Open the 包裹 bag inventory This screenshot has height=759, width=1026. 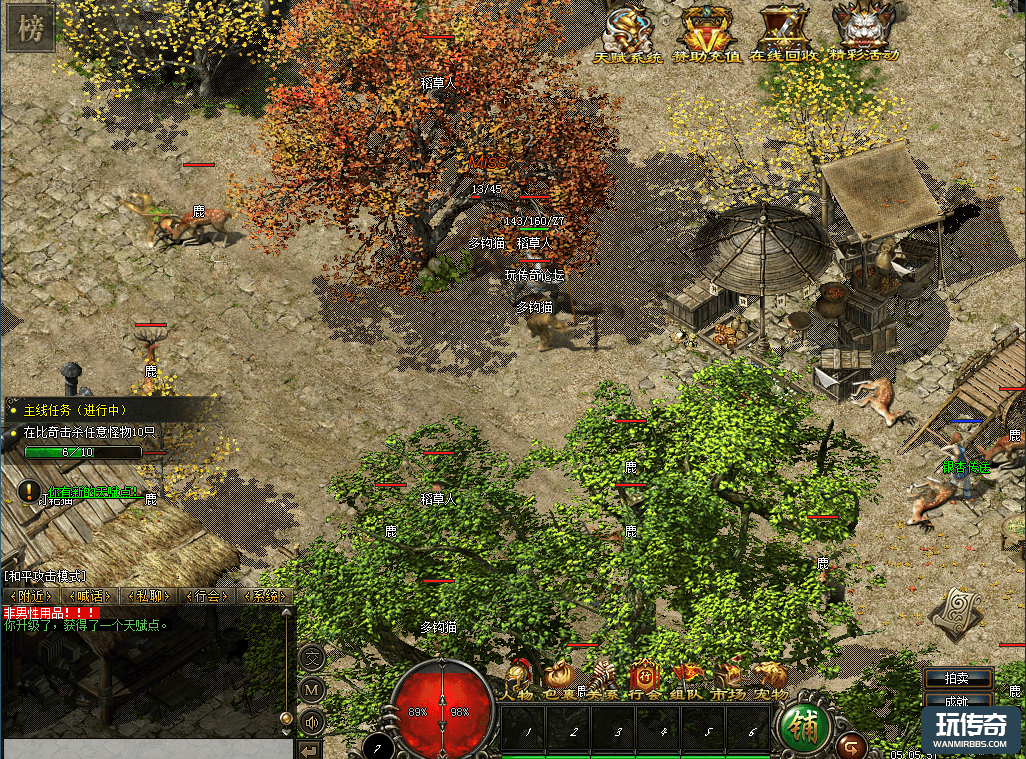pyautogui.click(x=558, y=680)
